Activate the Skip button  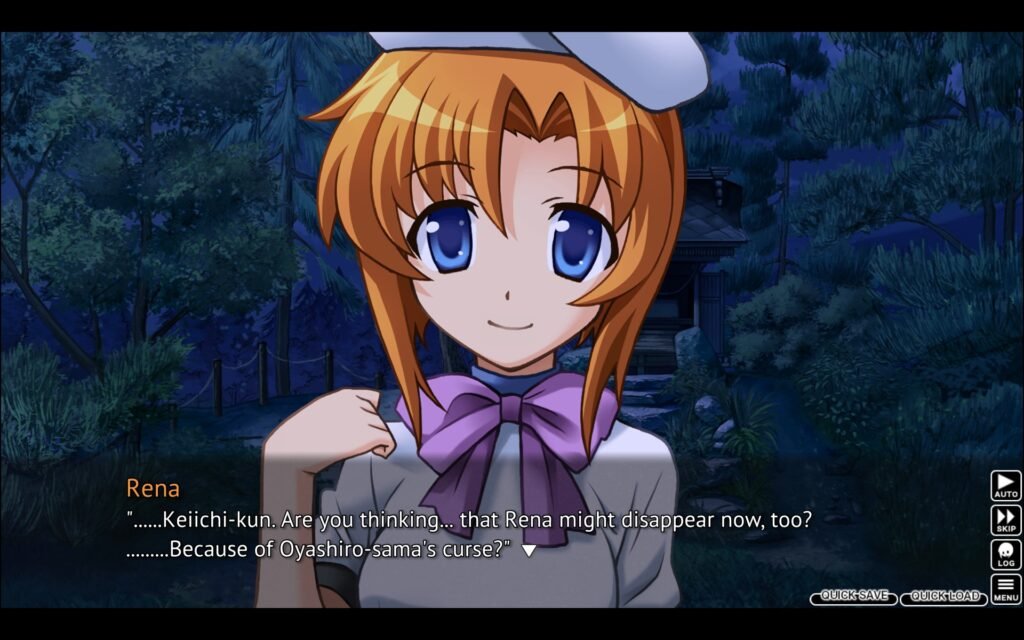point(1006,520)
